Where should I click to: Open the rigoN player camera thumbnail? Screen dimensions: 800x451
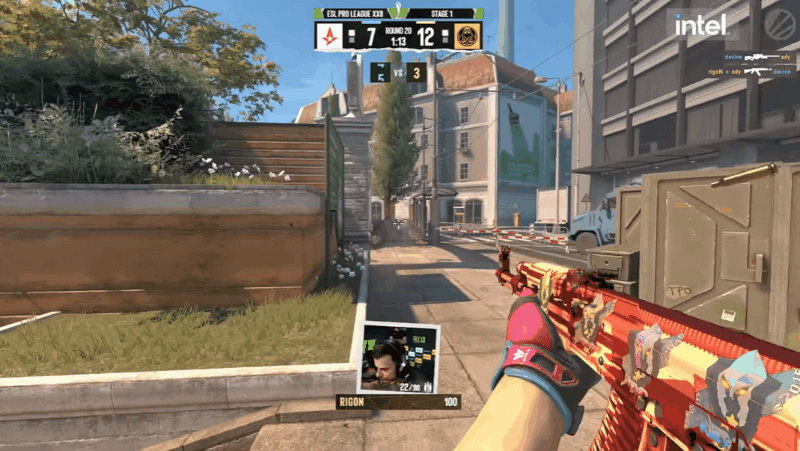point(398,357)
